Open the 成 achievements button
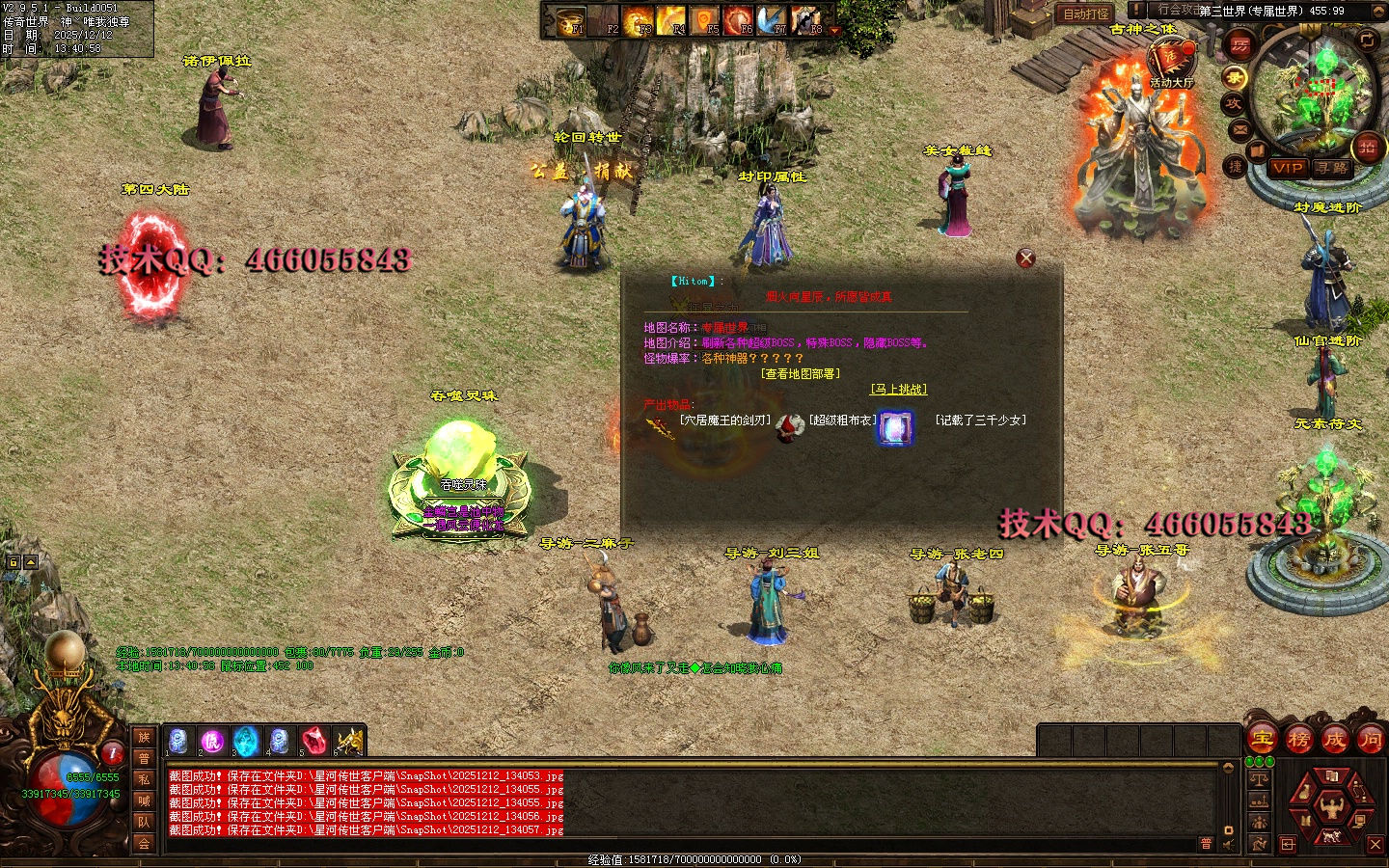The height and width of the screenshot is (868, 1389). coord(1334,740)
